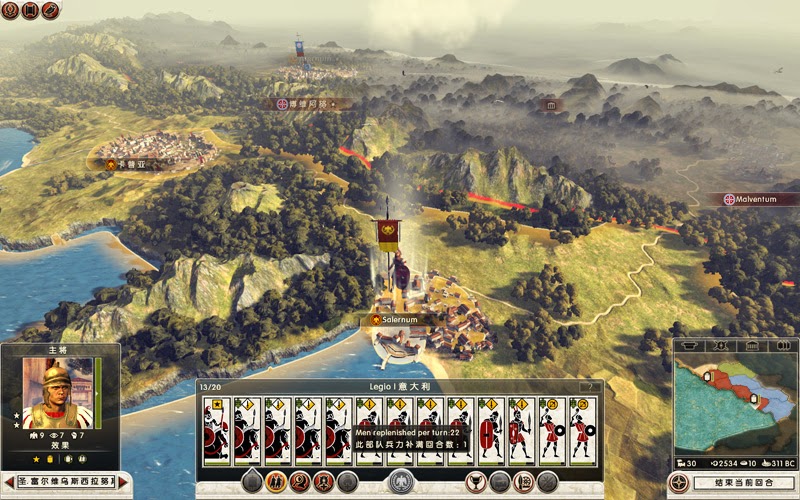
Task: Select the large red shield infantry card
Action: click(x=491, y=432)
